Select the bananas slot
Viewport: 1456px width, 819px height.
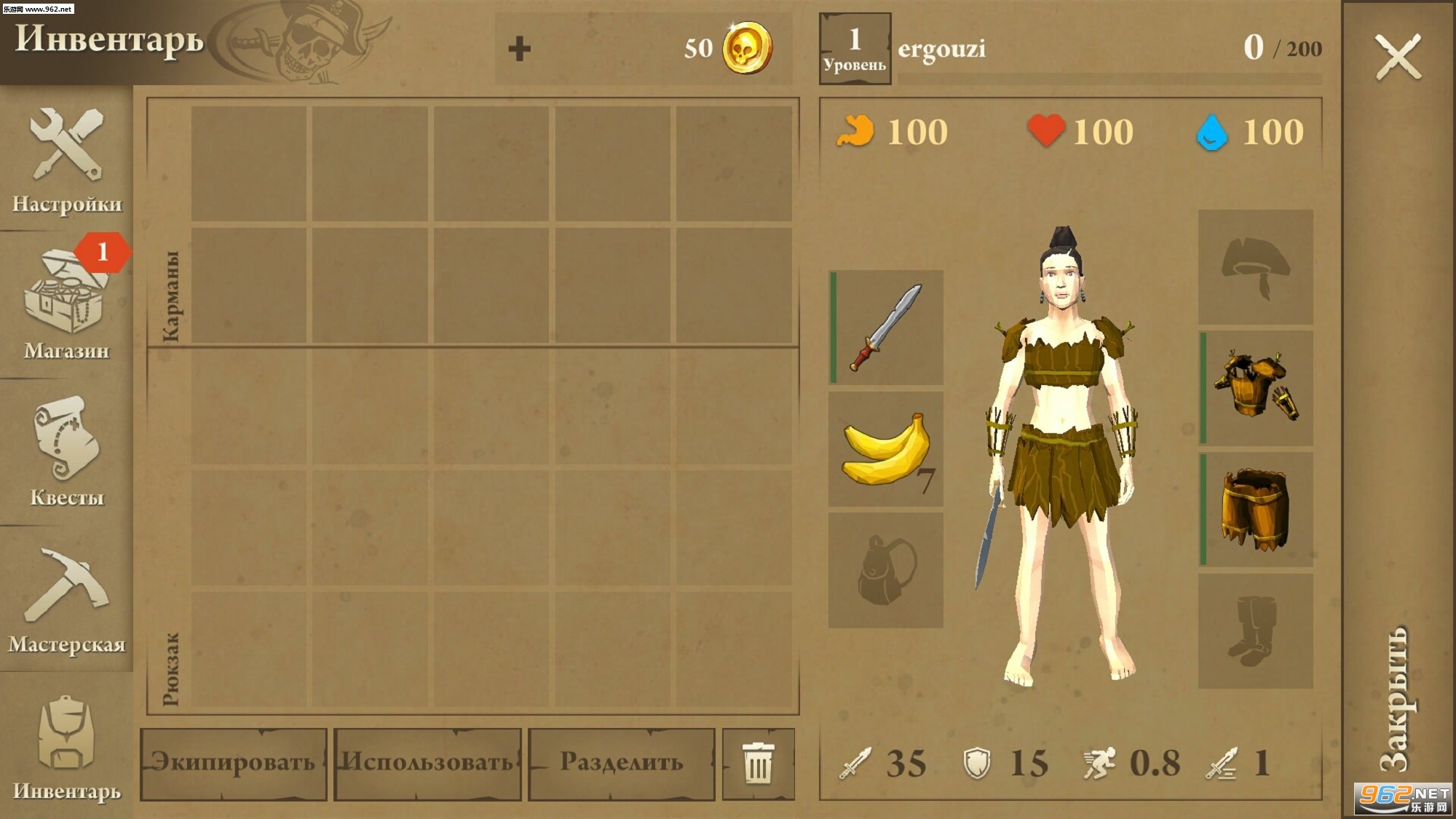tap(886, 449)
